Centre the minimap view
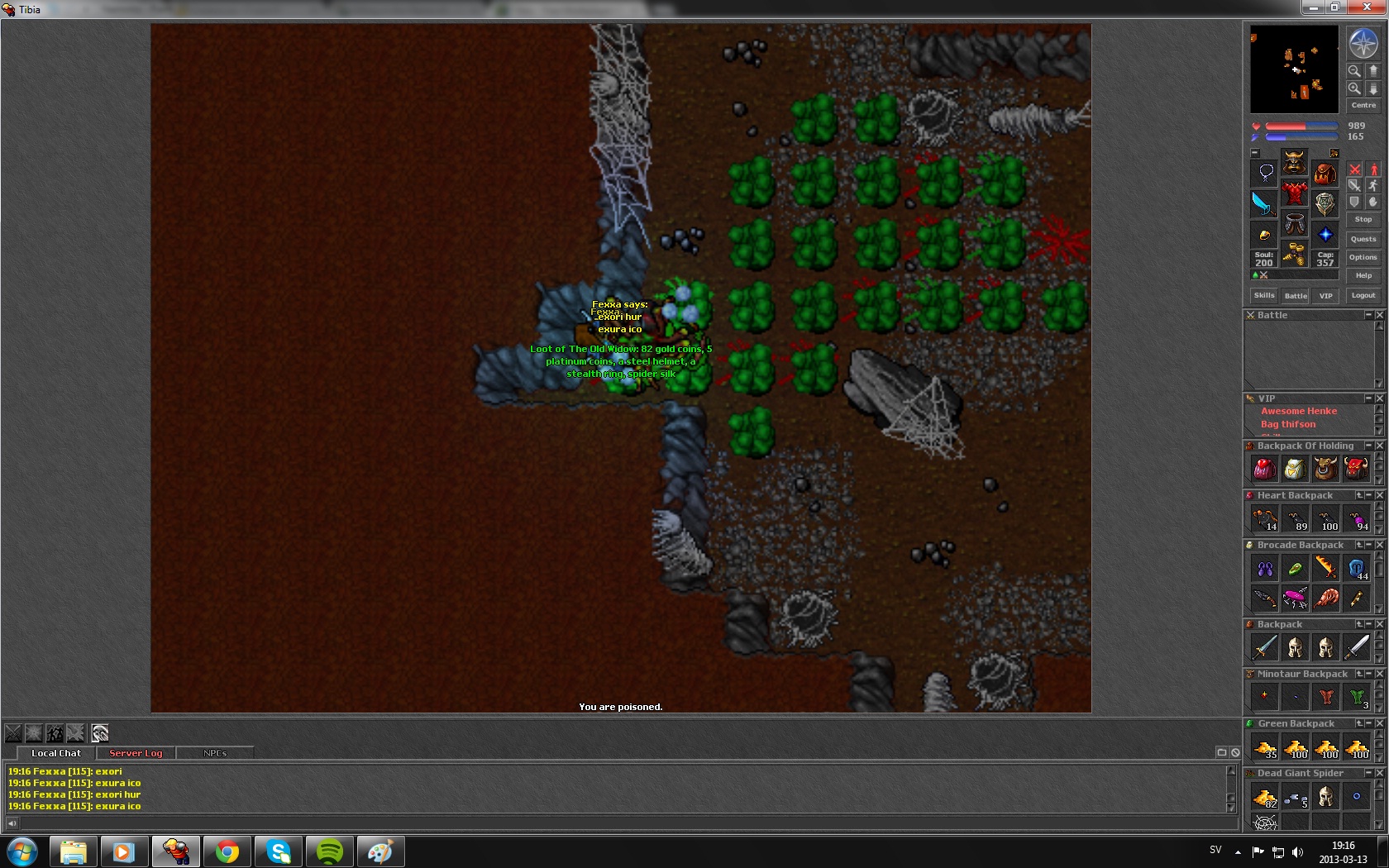Viewport: 1389px width, 868px height. click(1363, 105)
